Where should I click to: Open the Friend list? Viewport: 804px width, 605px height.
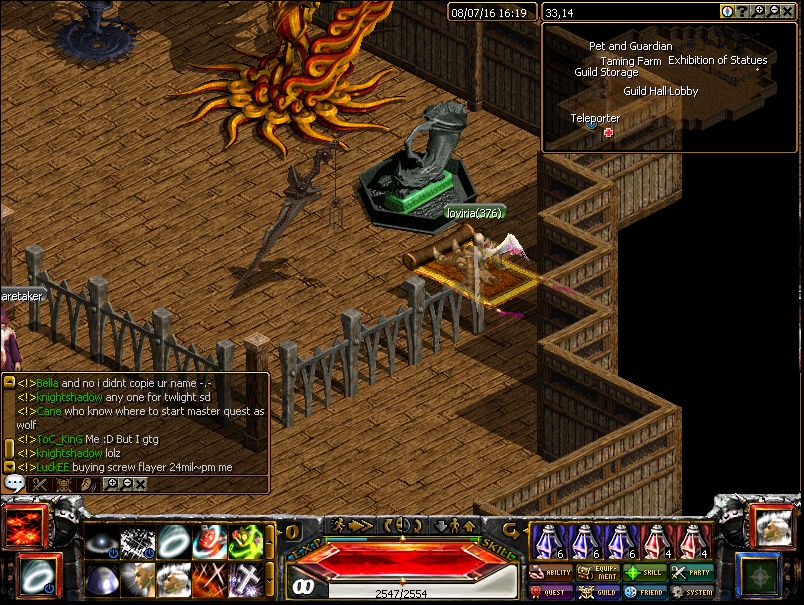click(645, 592)
